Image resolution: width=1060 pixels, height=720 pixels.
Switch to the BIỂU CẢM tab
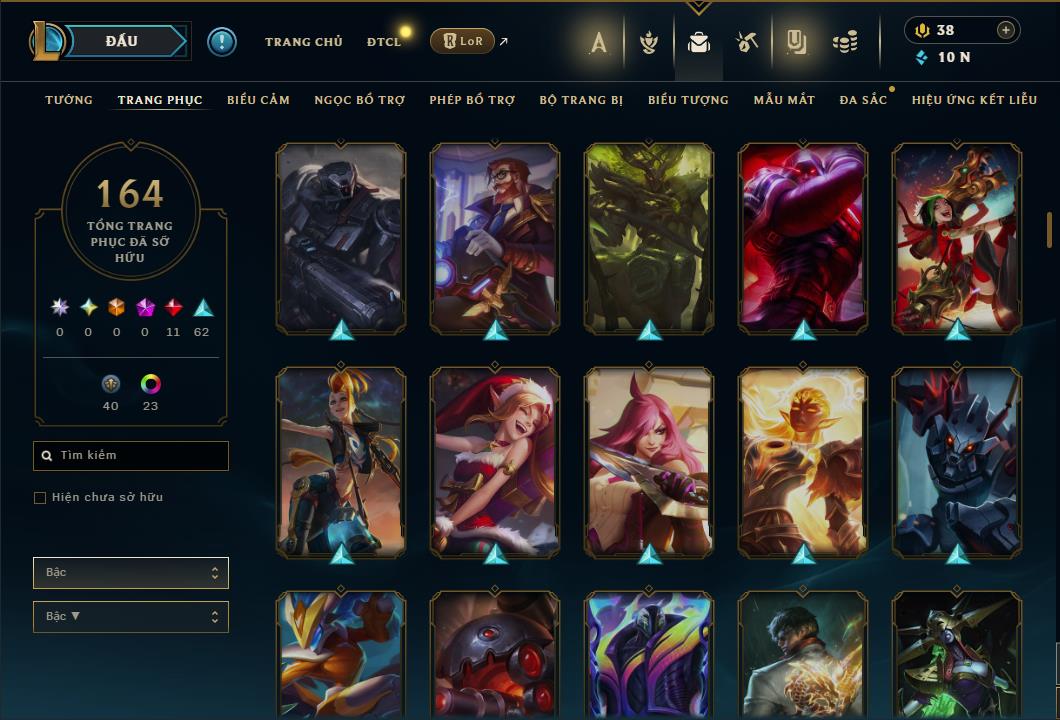tap(258, 100)
